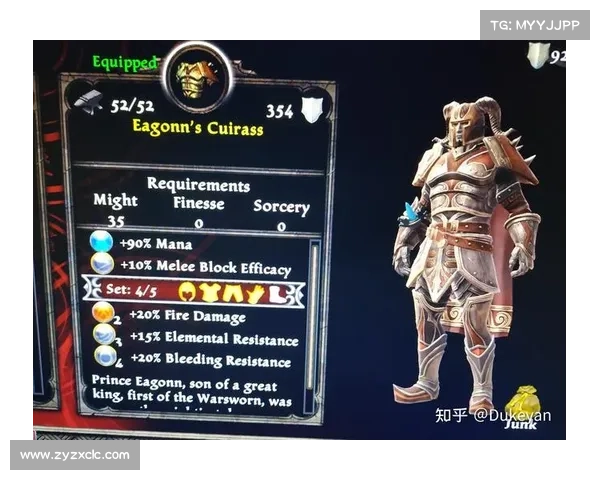Image resolution: width=600 pixels, height=480 pixels.
Task: Open the www.zyzxclc.com watermark link
Action: (75, 455)
